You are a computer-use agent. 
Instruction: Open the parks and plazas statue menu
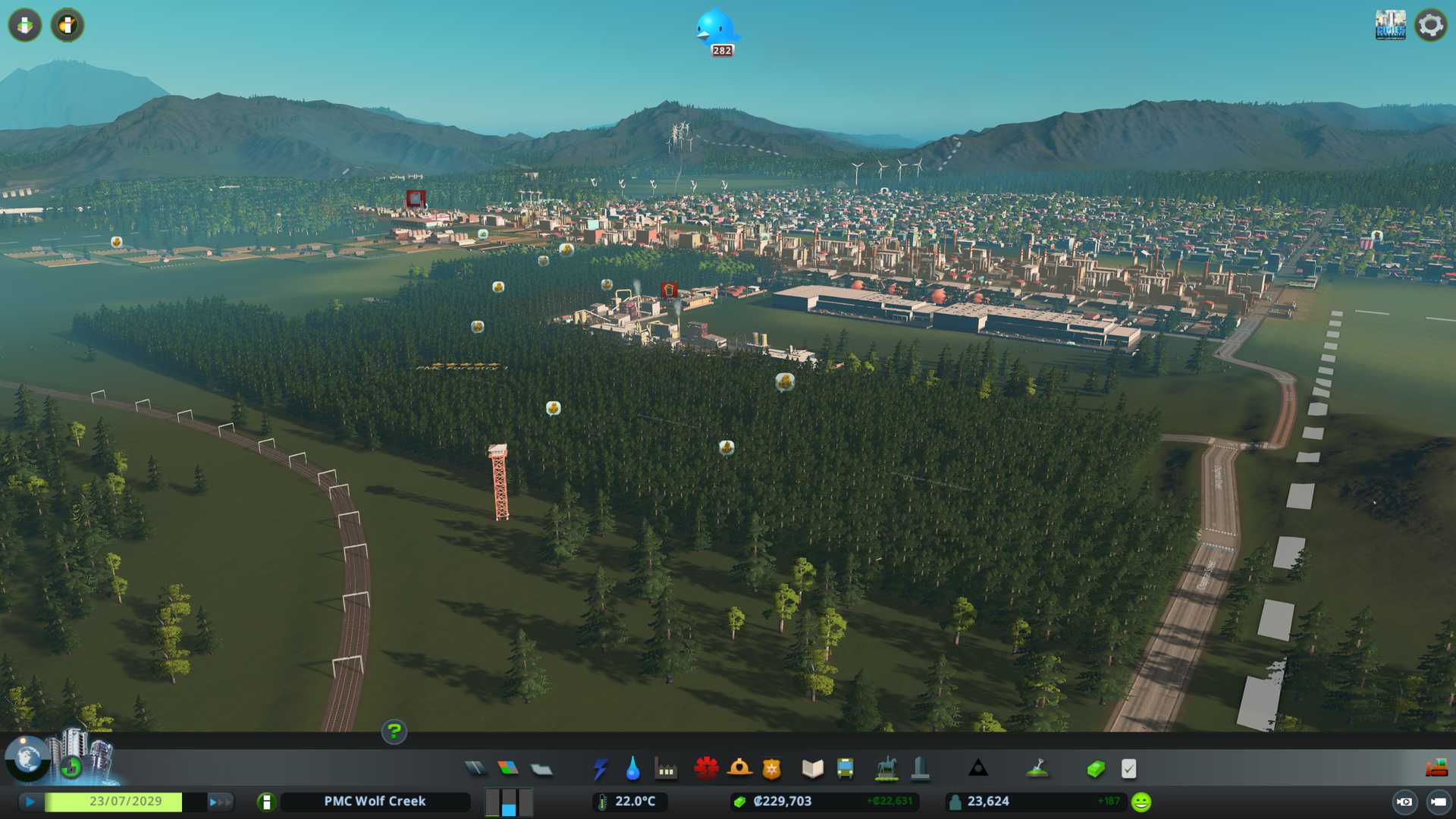click(x=886, y=769)
